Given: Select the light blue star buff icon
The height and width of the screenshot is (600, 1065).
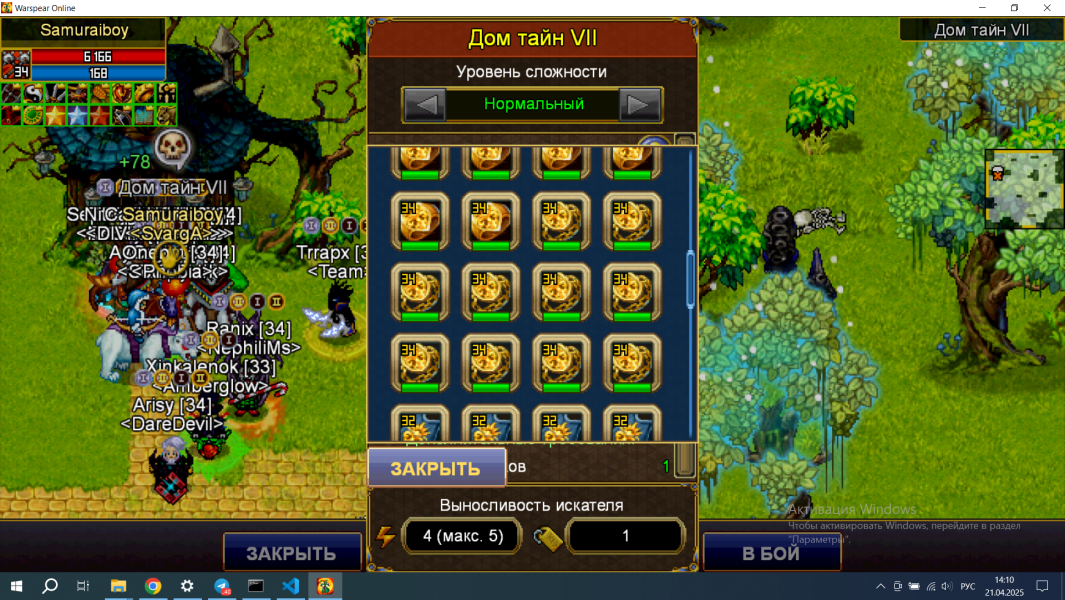Looking at the screenshot, I should click(77, 115).
